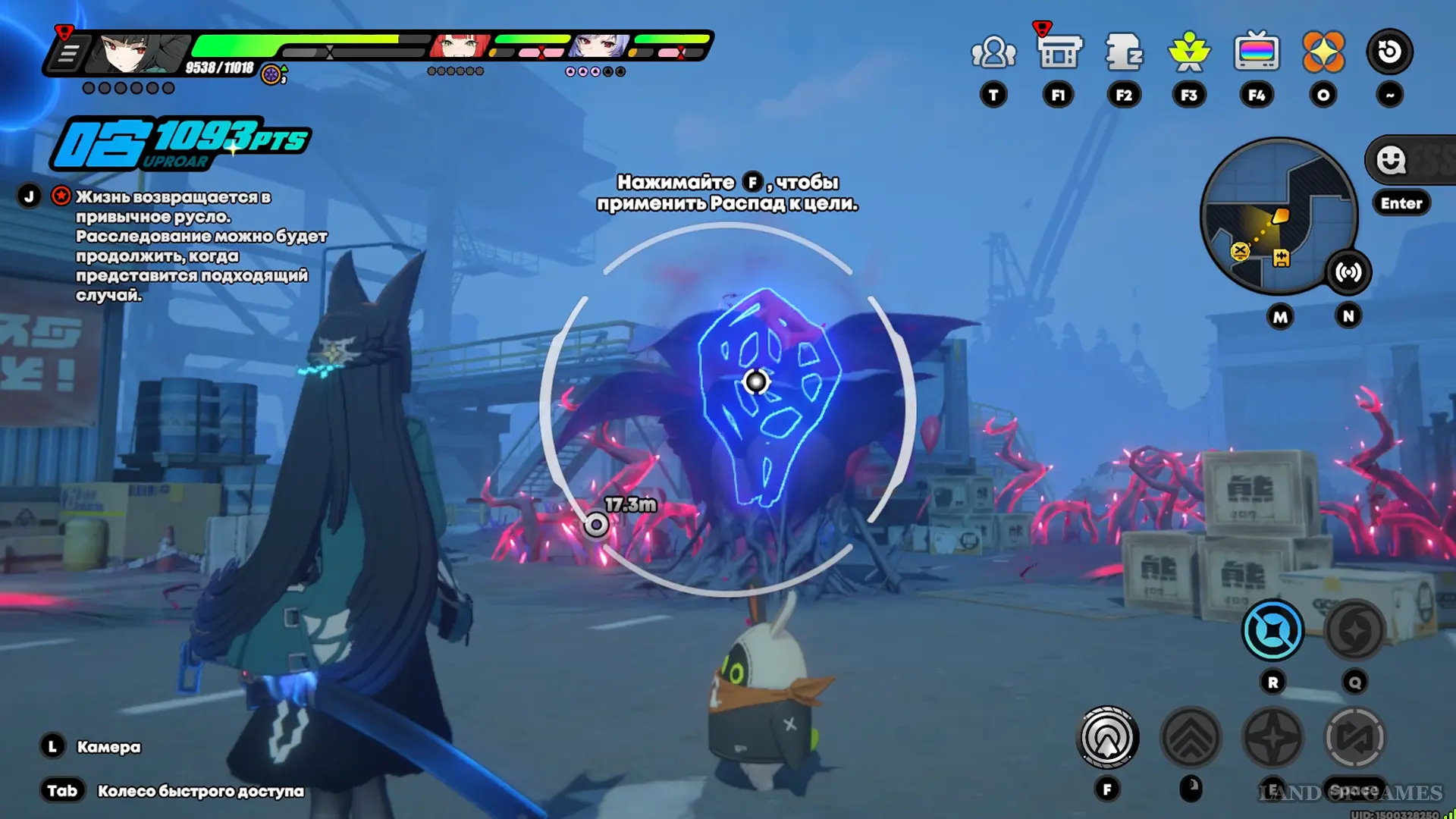Open the main menu hamburger icon
The height and width of the screenshot is (819, 1456).
(x=67, y=55)
